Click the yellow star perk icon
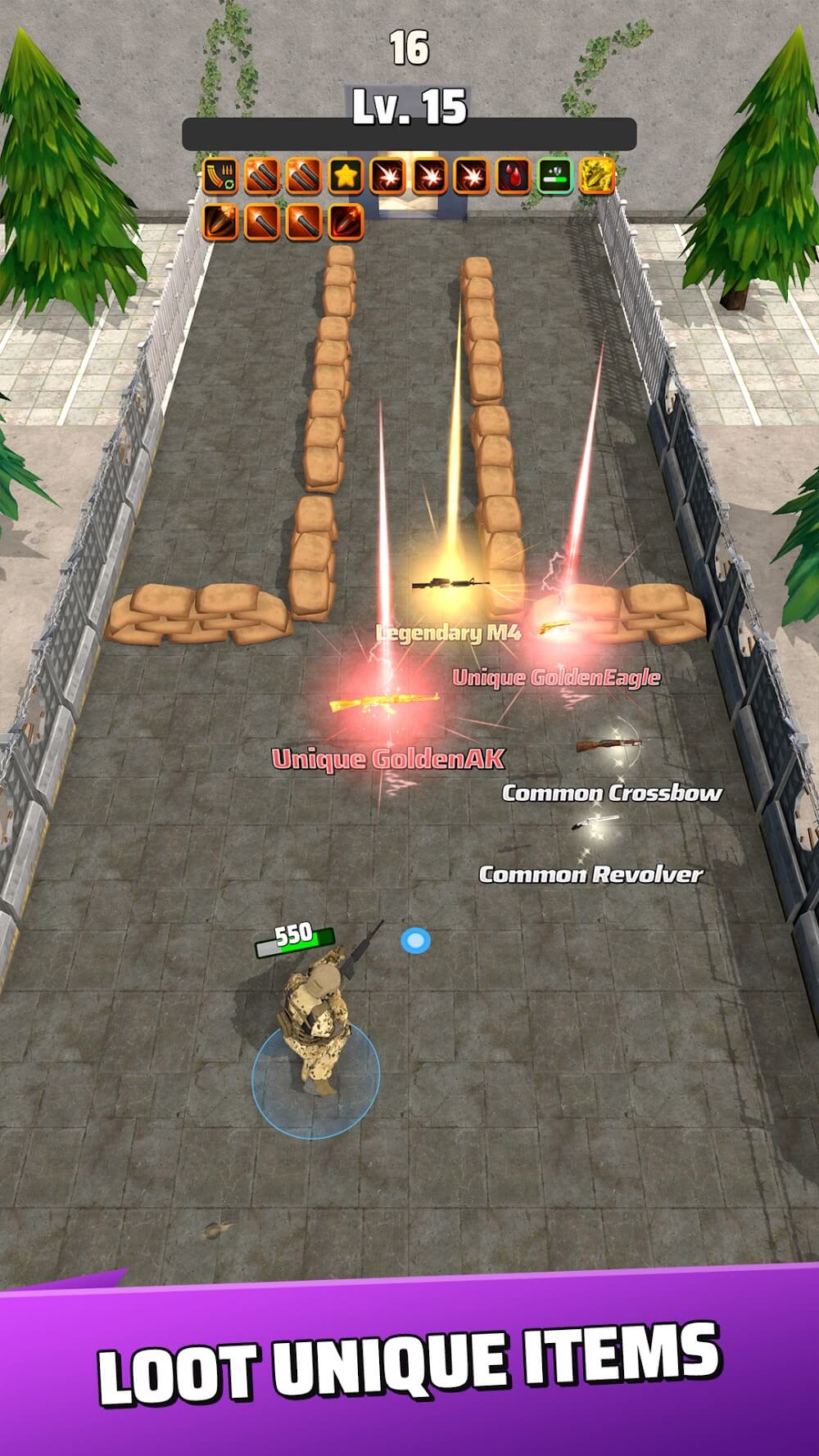Image resolution: width=819 pixels, height=1456 pixels. point(346,176)
